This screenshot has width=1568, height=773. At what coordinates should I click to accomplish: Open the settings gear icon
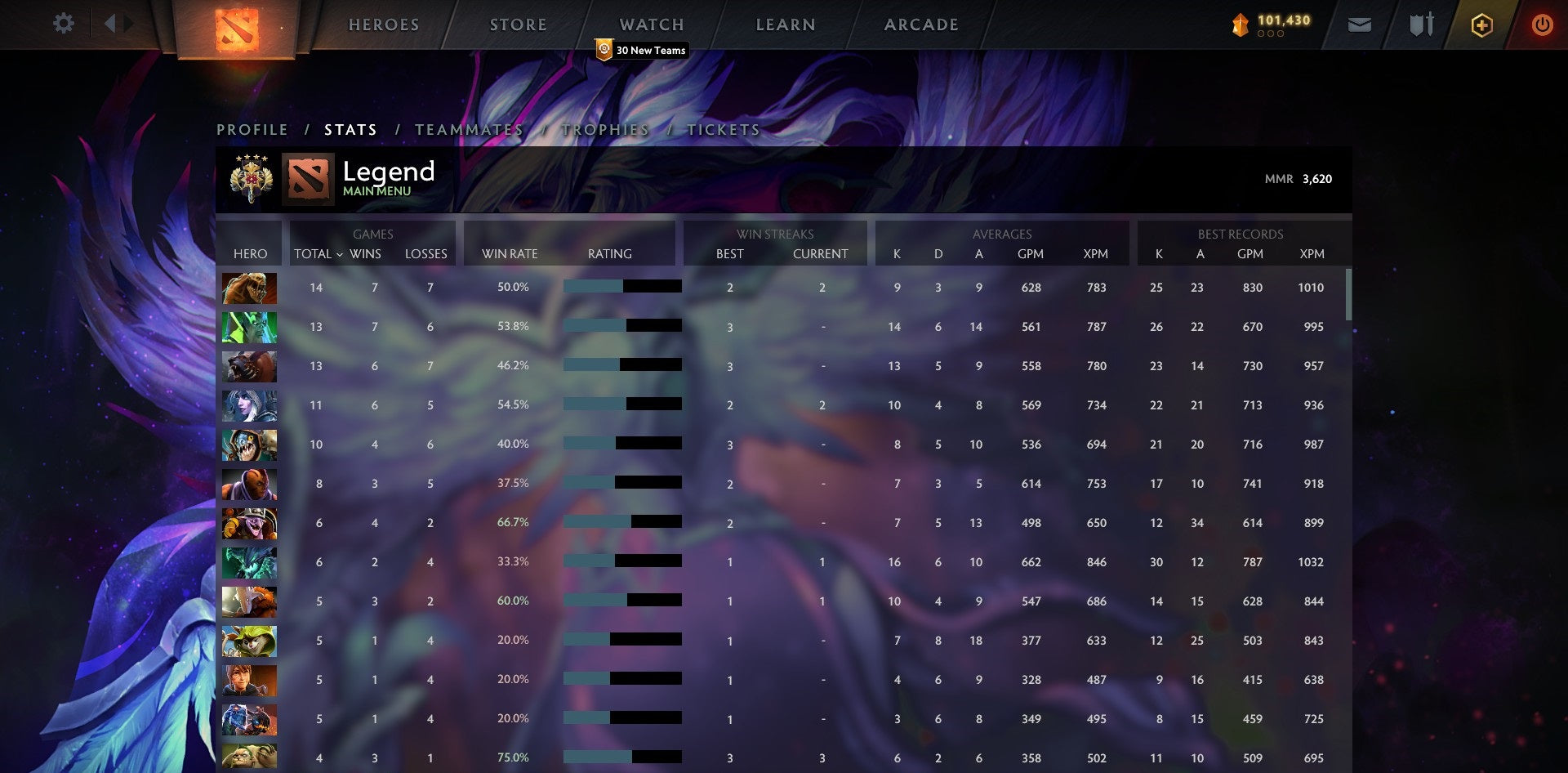[63, 24]
